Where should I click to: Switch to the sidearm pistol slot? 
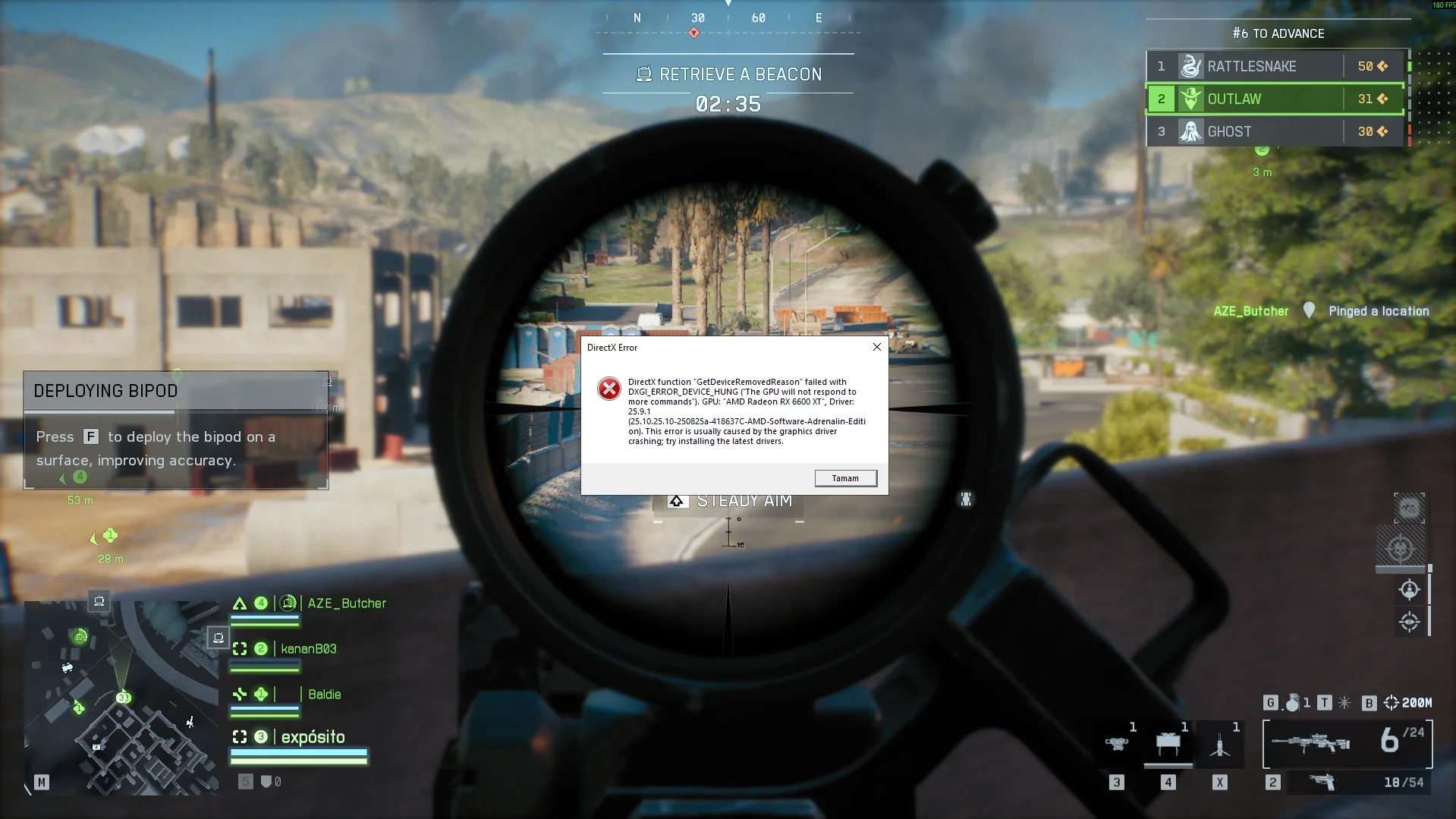click(x=1322, y=782)
